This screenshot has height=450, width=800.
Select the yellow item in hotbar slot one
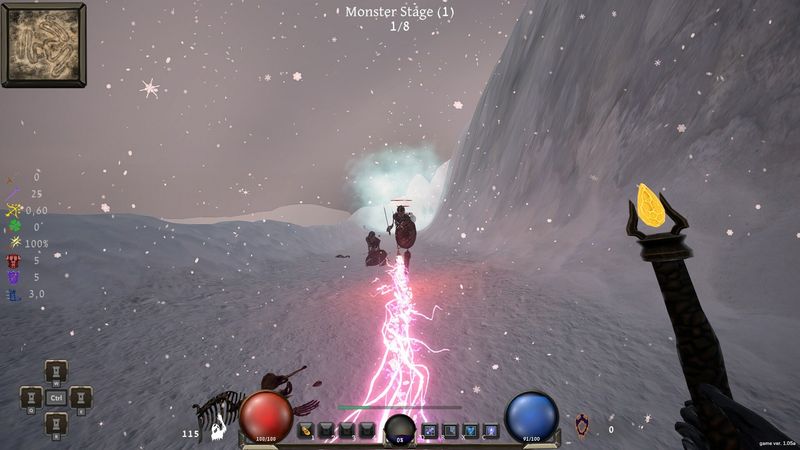point(306,431)
